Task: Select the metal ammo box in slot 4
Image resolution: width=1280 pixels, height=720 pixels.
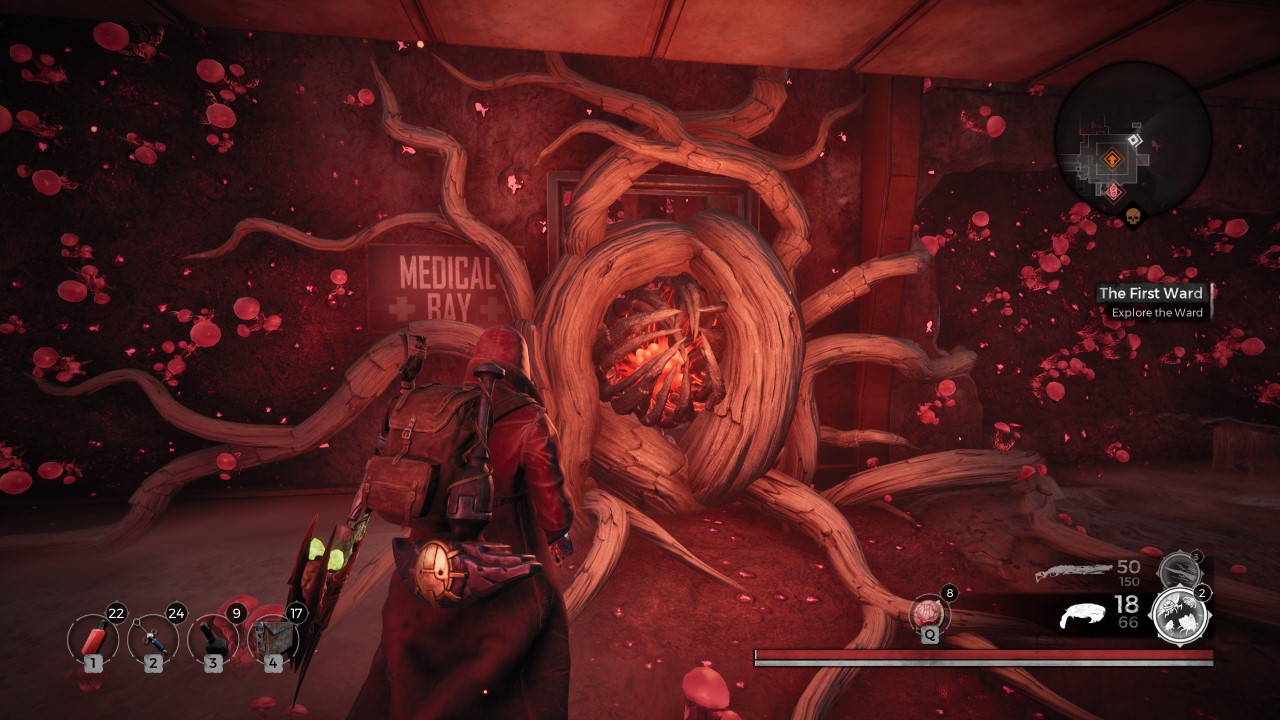Action: 272,638
